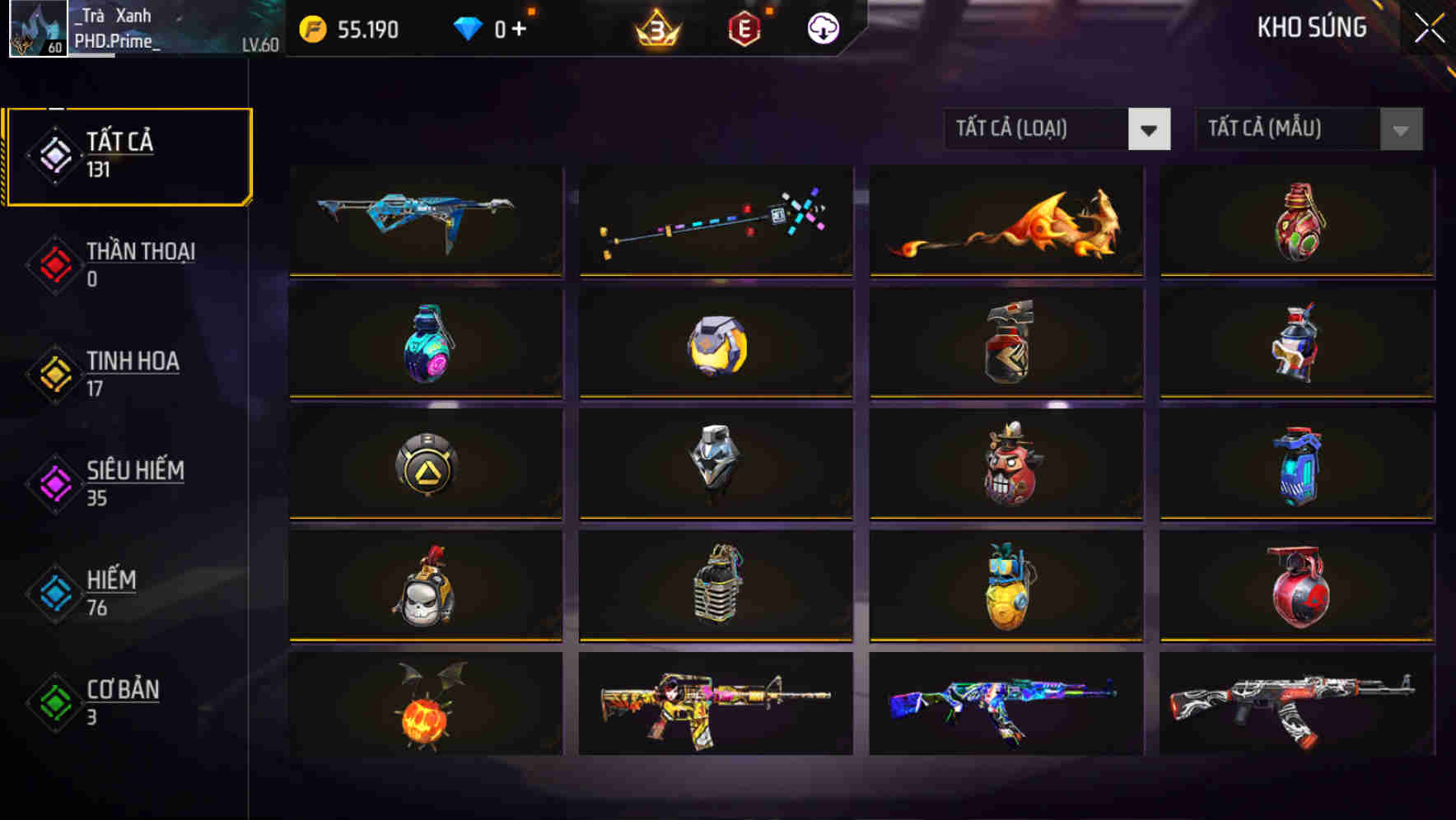
Task: Open the cloud download icon
Action: (822, 30)
